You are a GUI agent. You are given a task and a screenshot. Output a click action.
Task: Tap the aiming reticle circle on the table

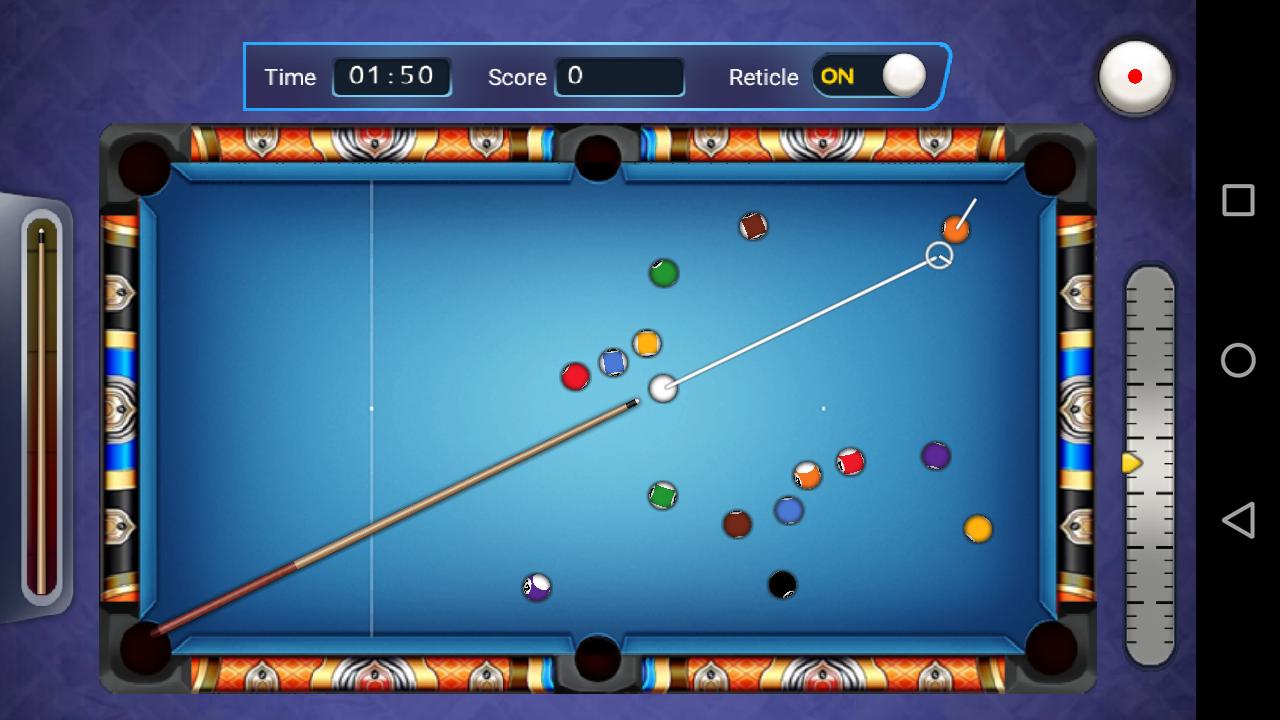coord(938,255)
